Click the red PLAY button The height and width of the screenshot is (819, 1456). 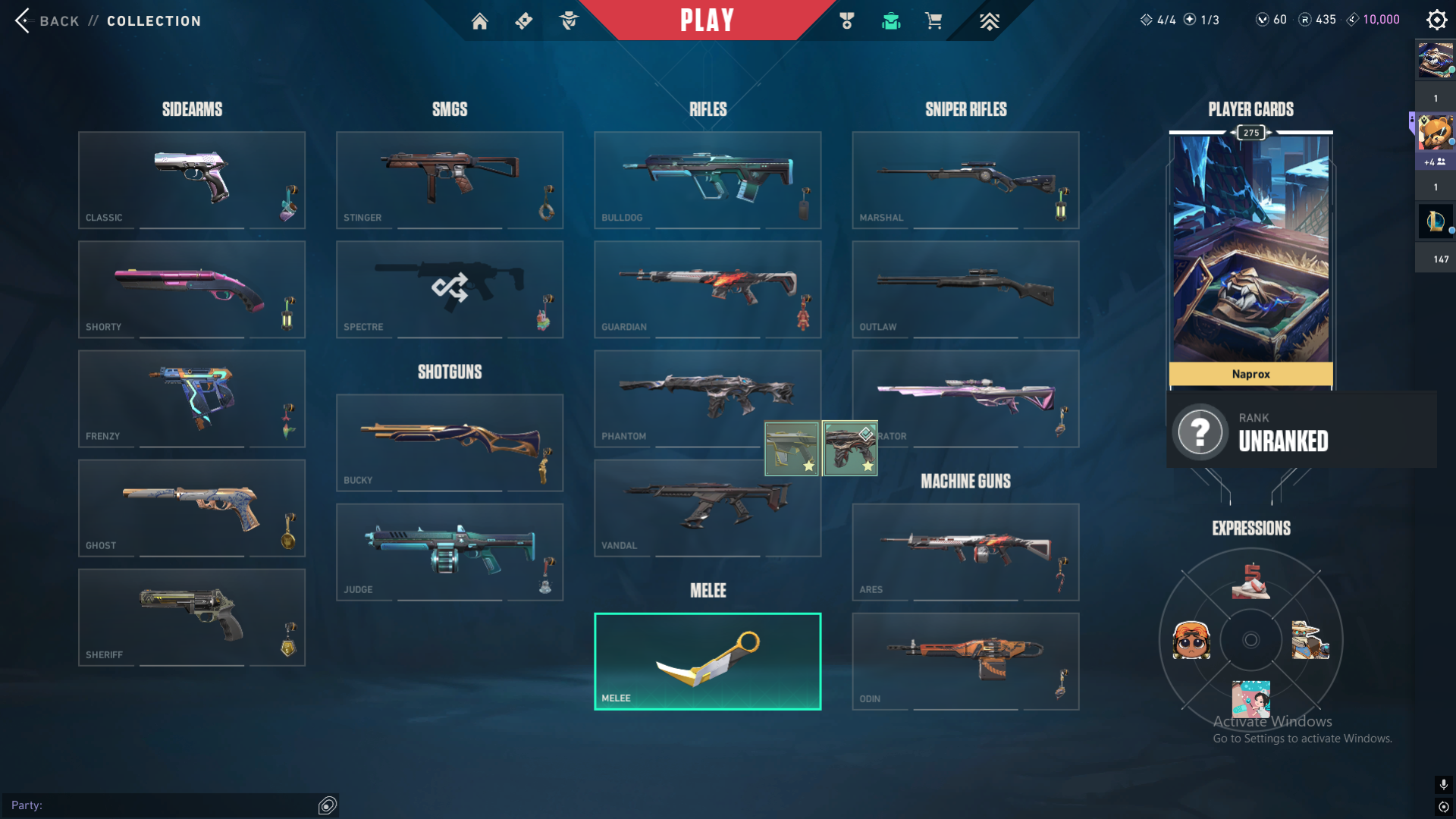click(x=707, y=20)
